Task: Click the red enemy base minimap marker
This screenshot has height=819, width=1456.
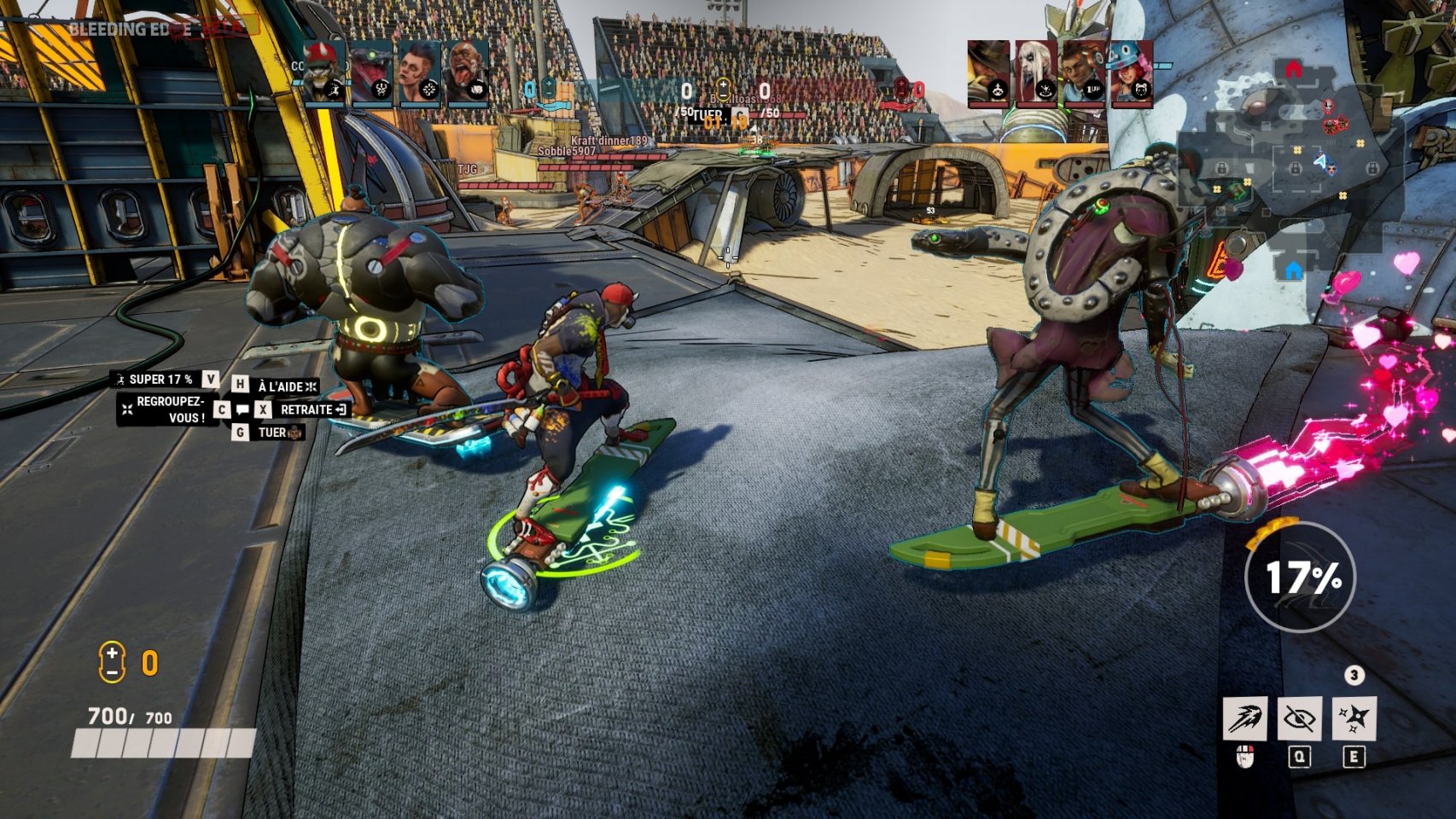Action: [x=1294, y=70]
